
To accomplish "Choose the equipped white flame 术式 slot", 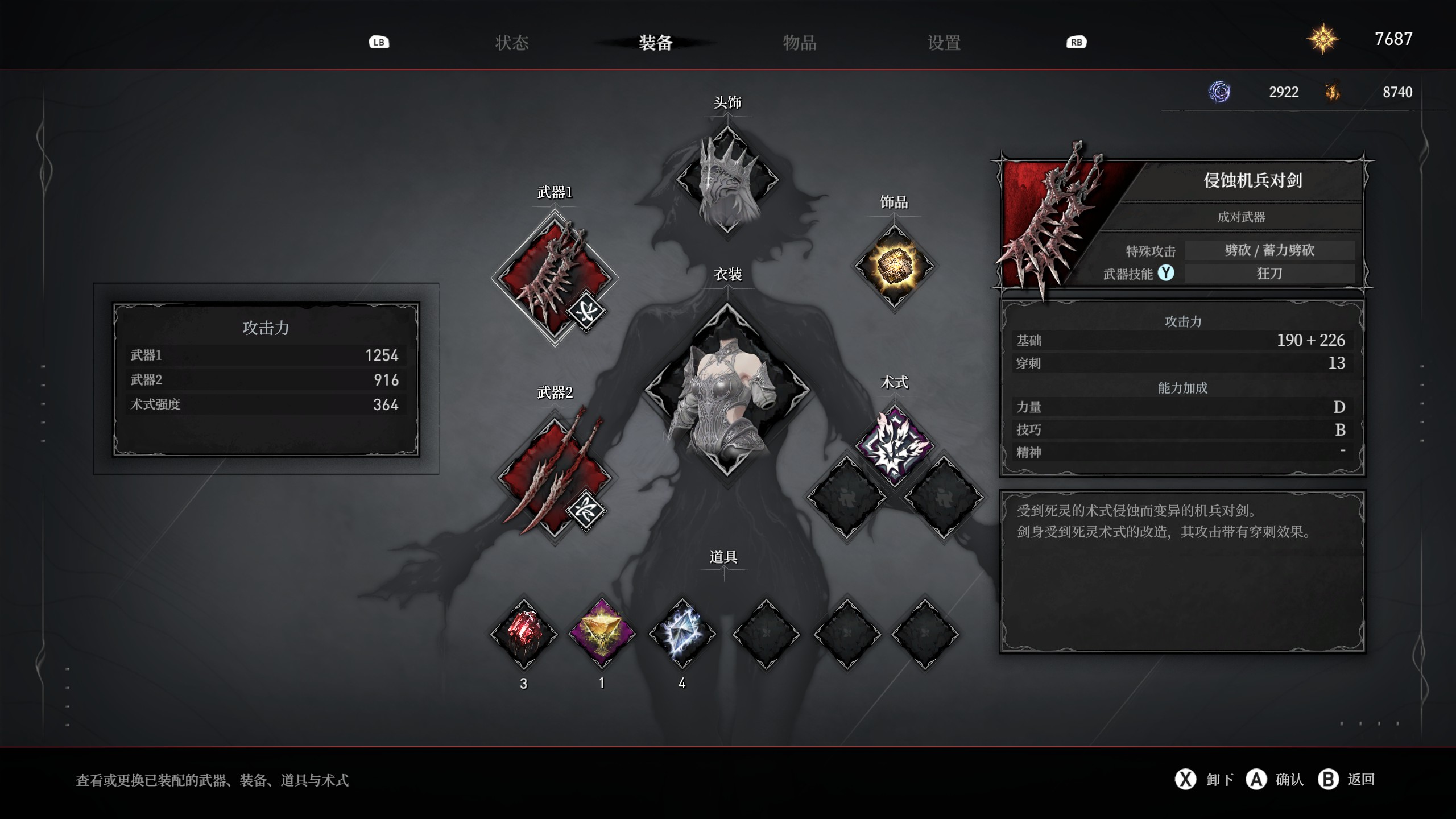I will (x=894, y=446).
